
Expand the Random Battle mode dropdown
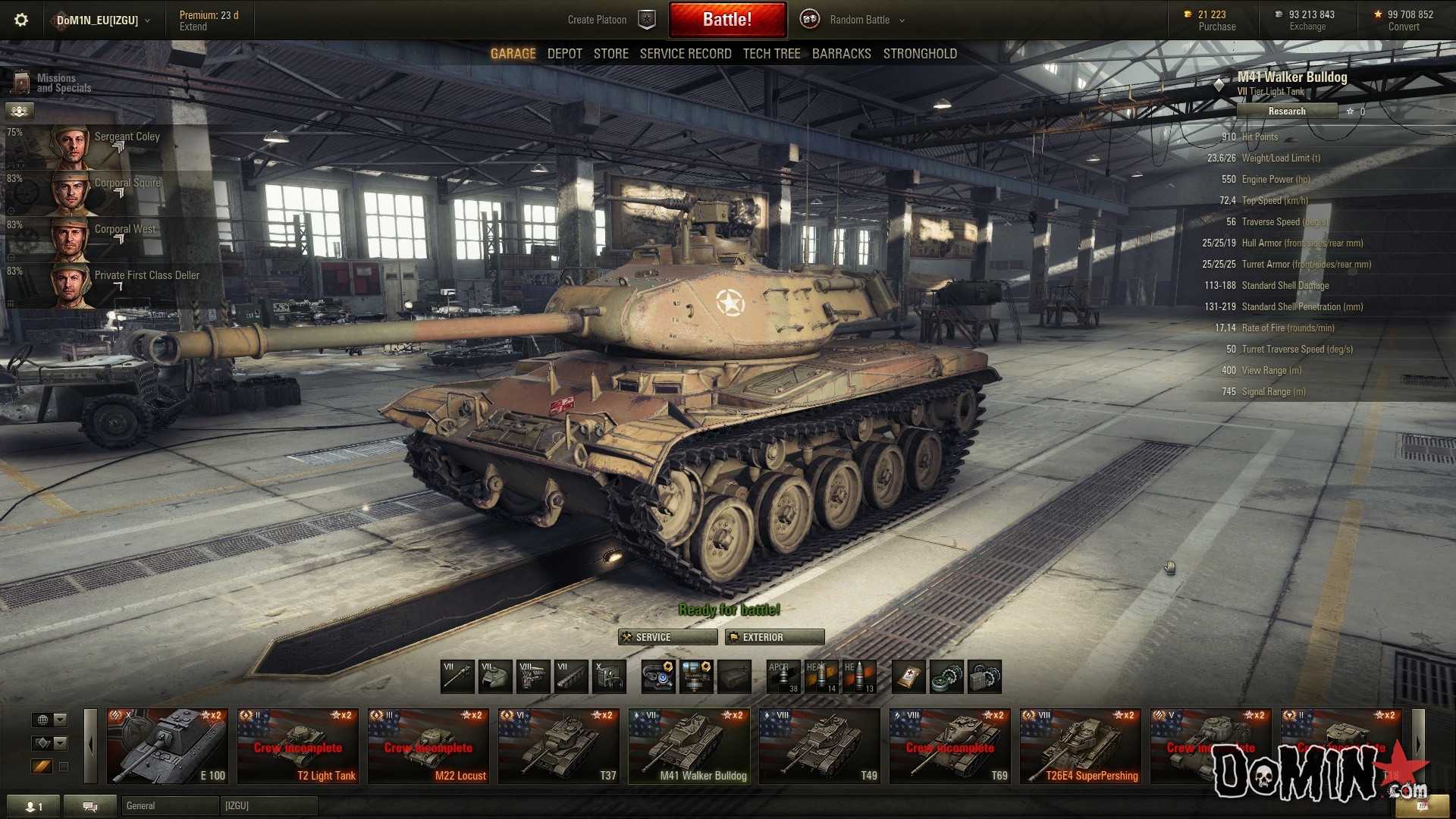coord(867,20)
